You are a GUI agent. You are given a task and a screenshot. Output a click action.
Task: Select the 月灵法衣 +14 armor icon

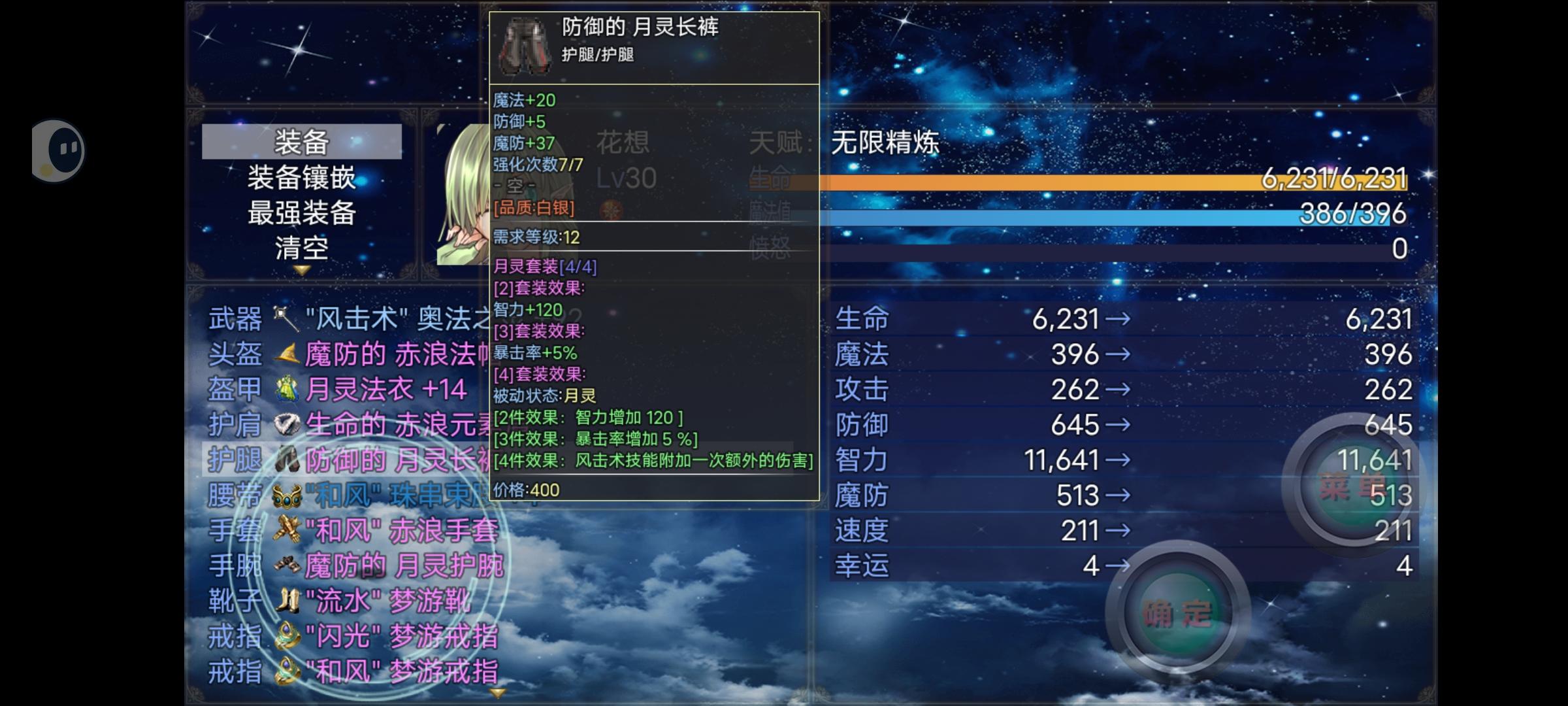tap(286, 388)
